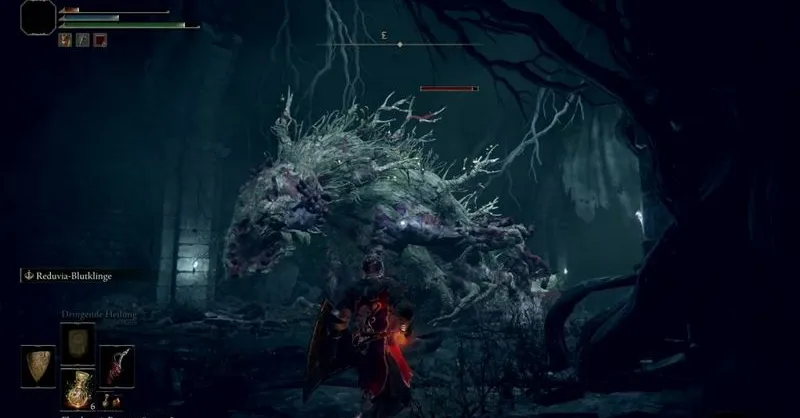Image resolution: width=800 pixels, height=418 pixels.
Task: Click the compass marker at the top
Action: pyautogui.click(x=400, y=44)
